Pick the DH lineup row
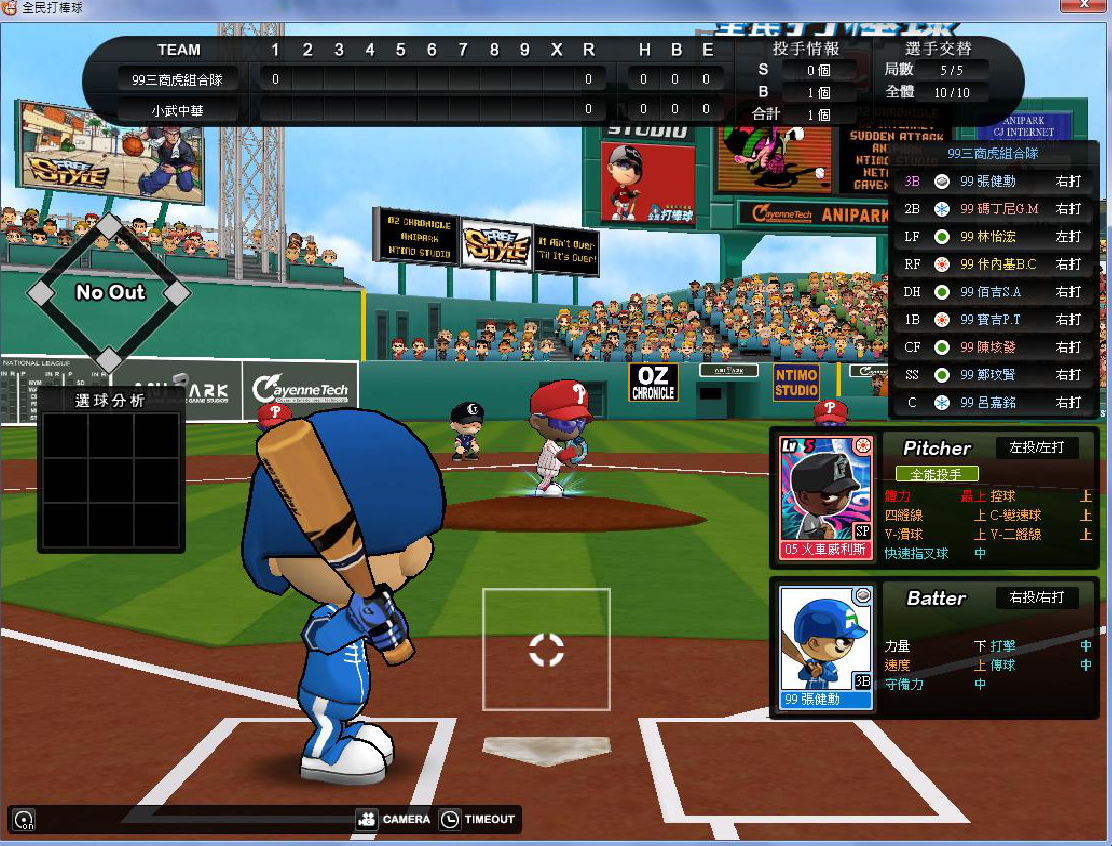1112x846 pixels. 992,292
